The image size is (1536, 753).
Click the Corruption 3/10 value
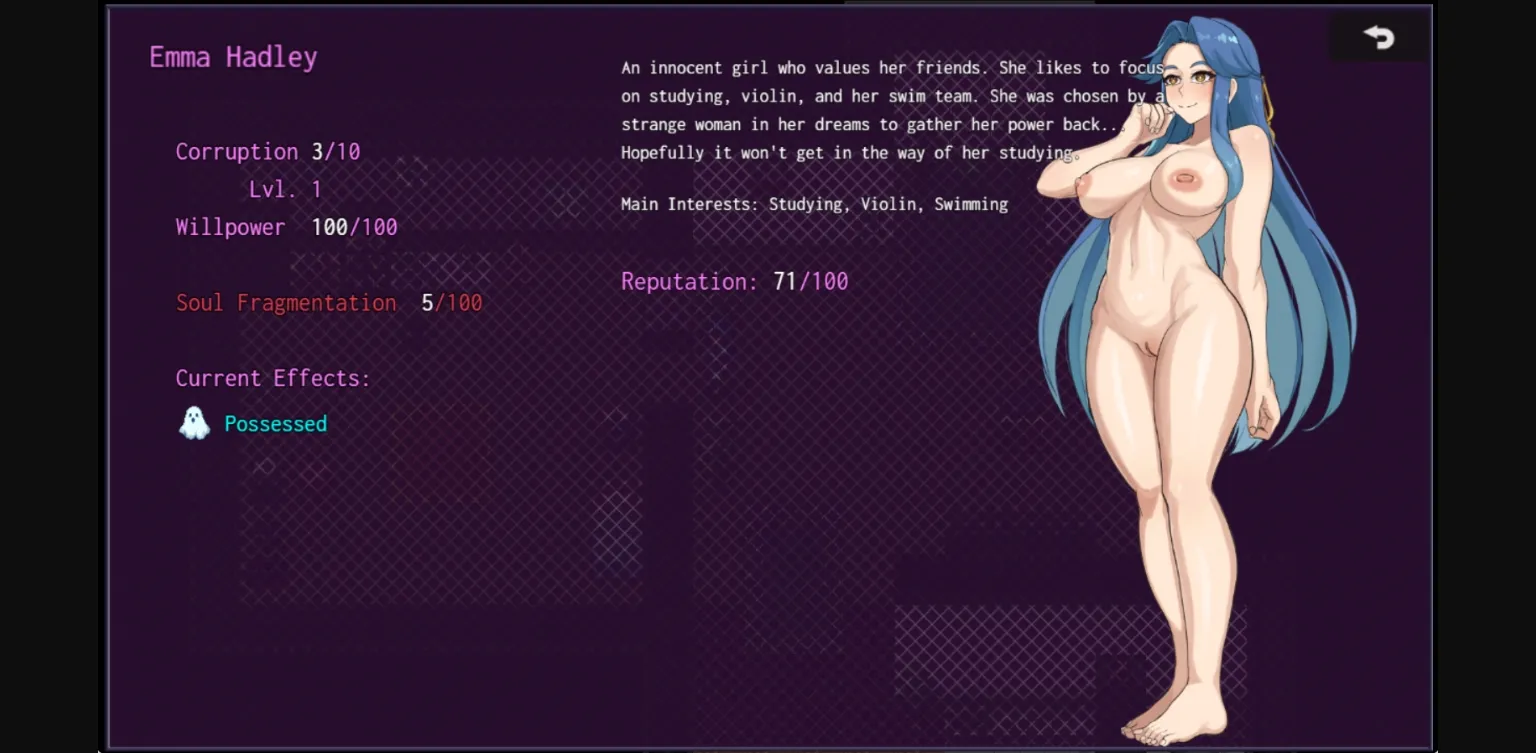[x=337, y=151]
